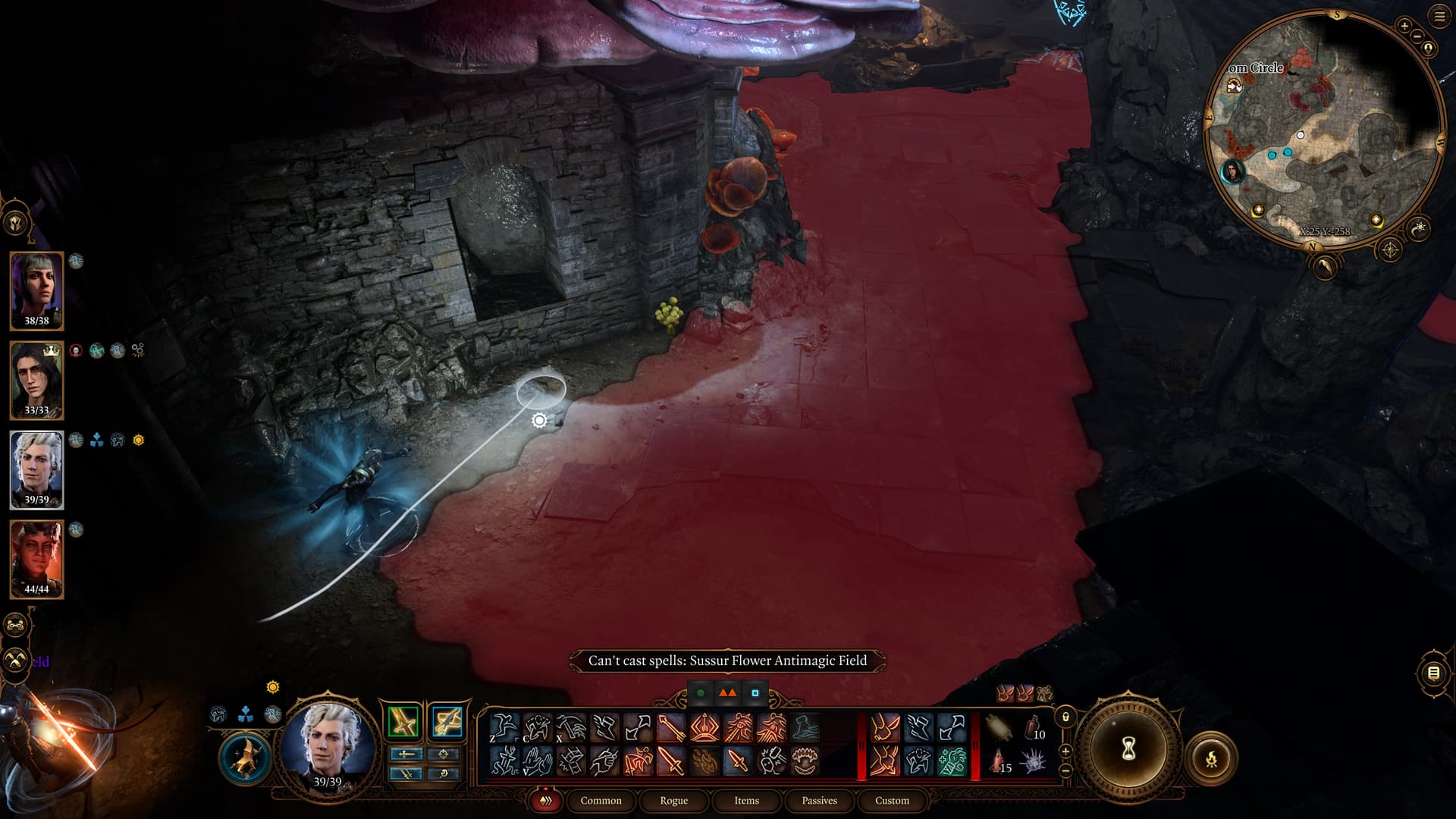Viewport: 1456px width, 819px height.
Task: Choose the dark-haired crowned companion portrait
Action: [x=36, y=380]
